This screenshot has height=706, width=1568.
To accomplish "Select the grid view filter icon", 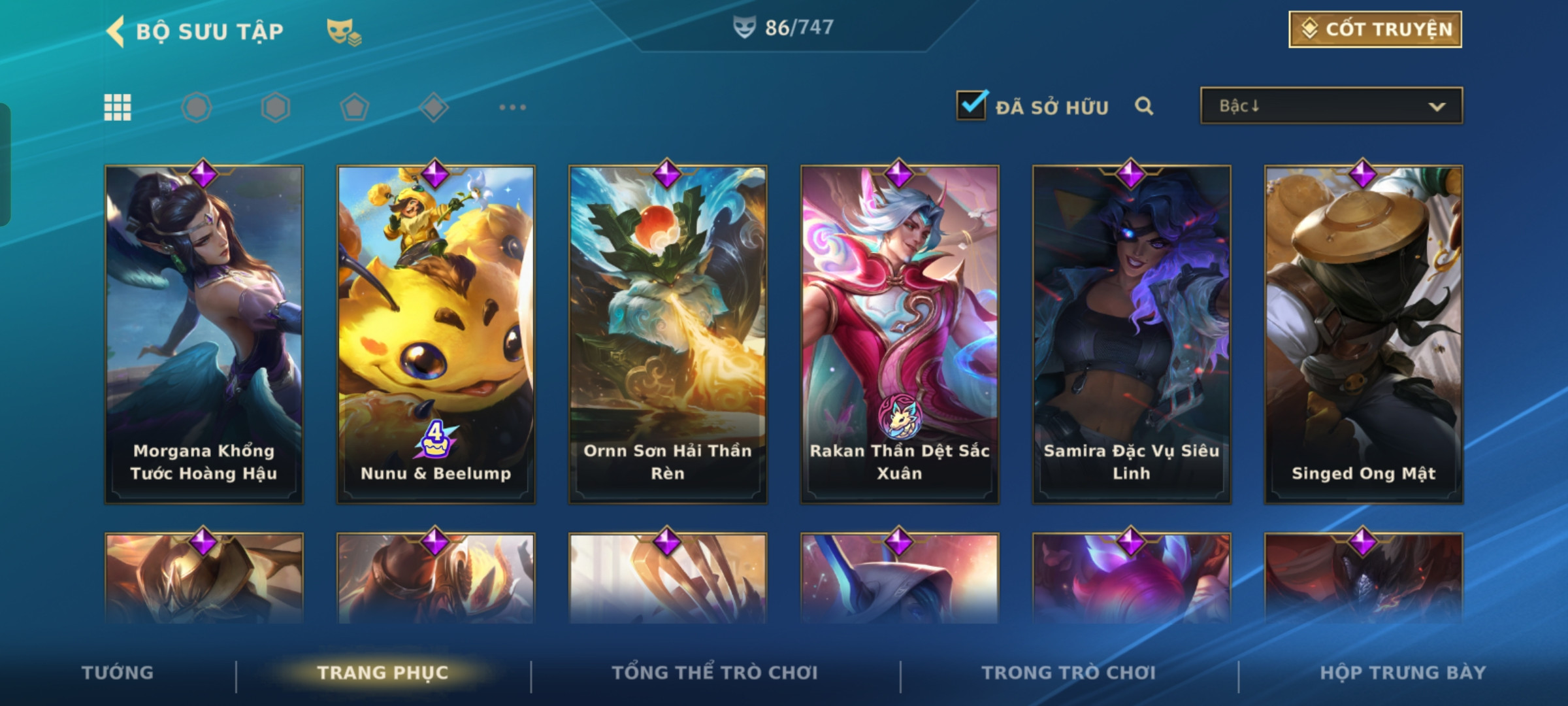I will [118, 107].
